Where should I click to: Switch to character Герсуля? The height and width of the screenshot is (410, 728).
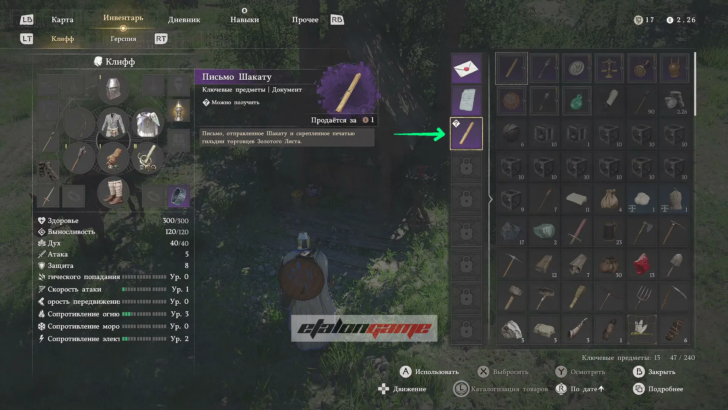[123, 38]
